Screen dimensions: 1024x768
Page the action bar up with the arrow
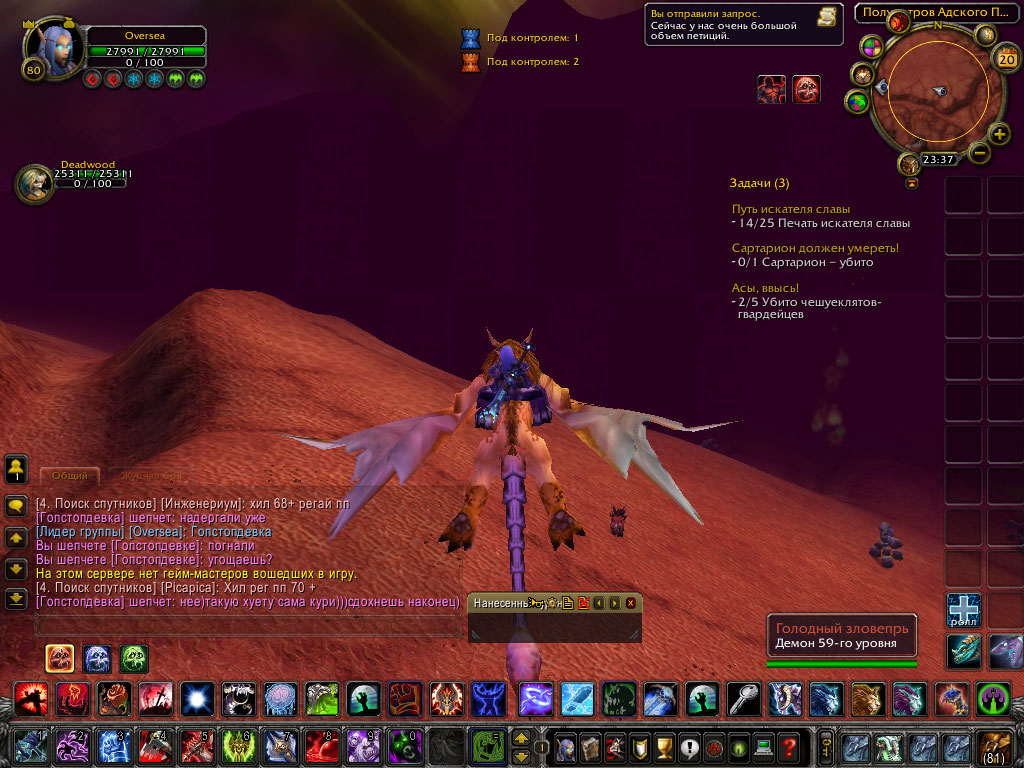521,737
